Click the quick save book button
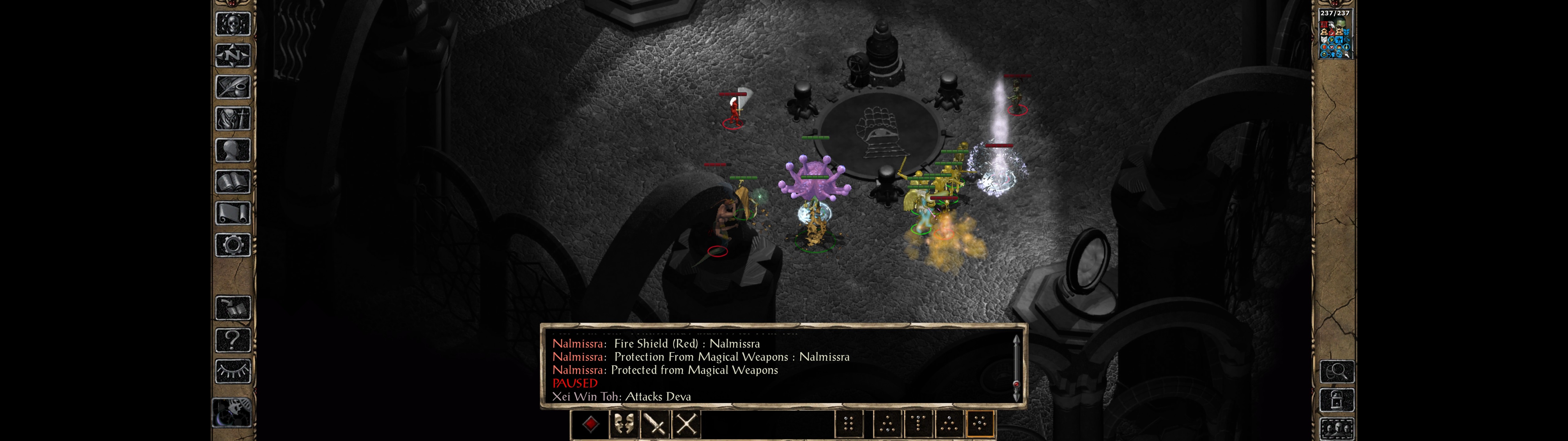 pos(232,308)
